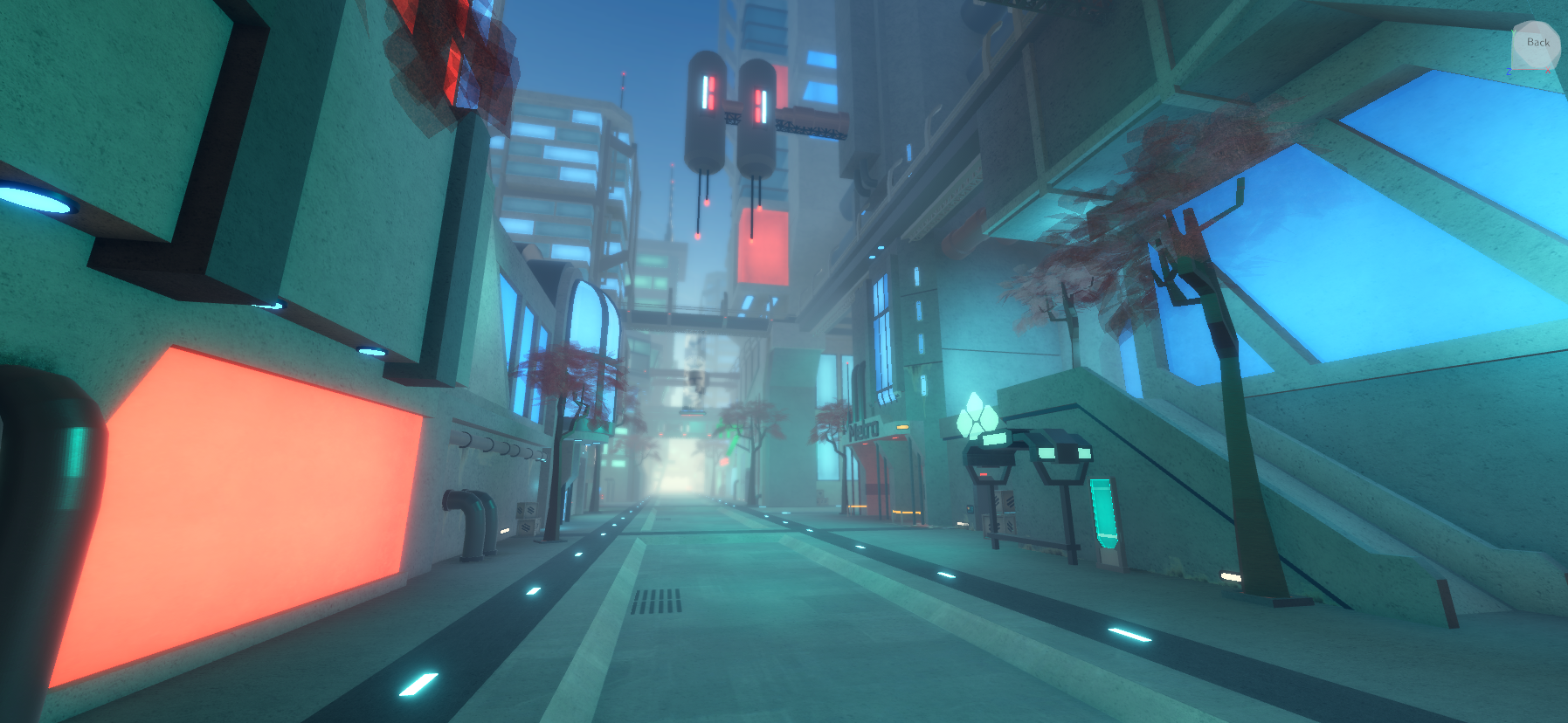Screen dimensions: 1568x723
Task: Select the blue Z axis on the orientation gizmo
Action: pos(1509,71)
